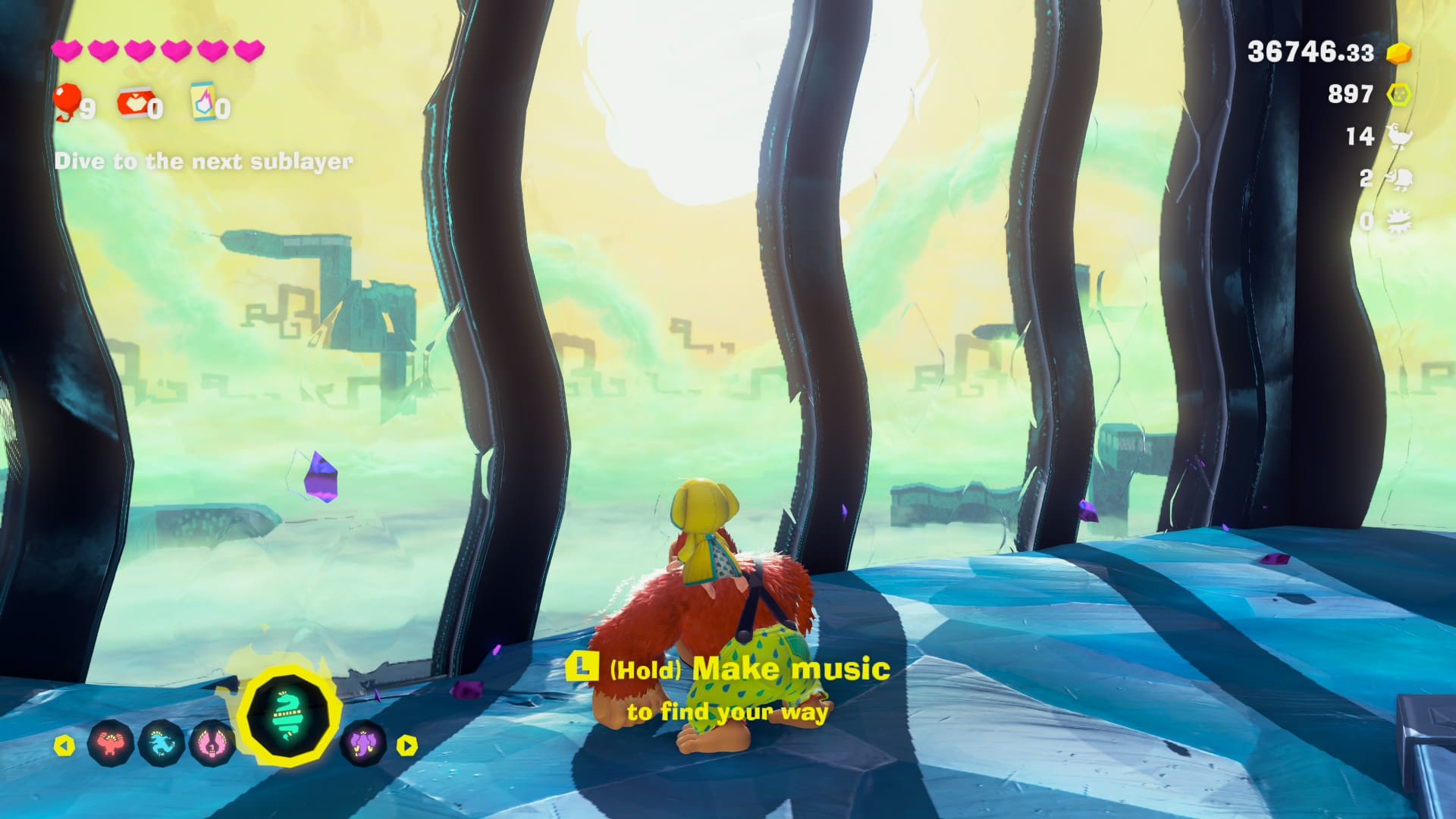Select the yellow flame drink can icon
This screenshot has width=1456, height=819.
click(x=203, y=102)
